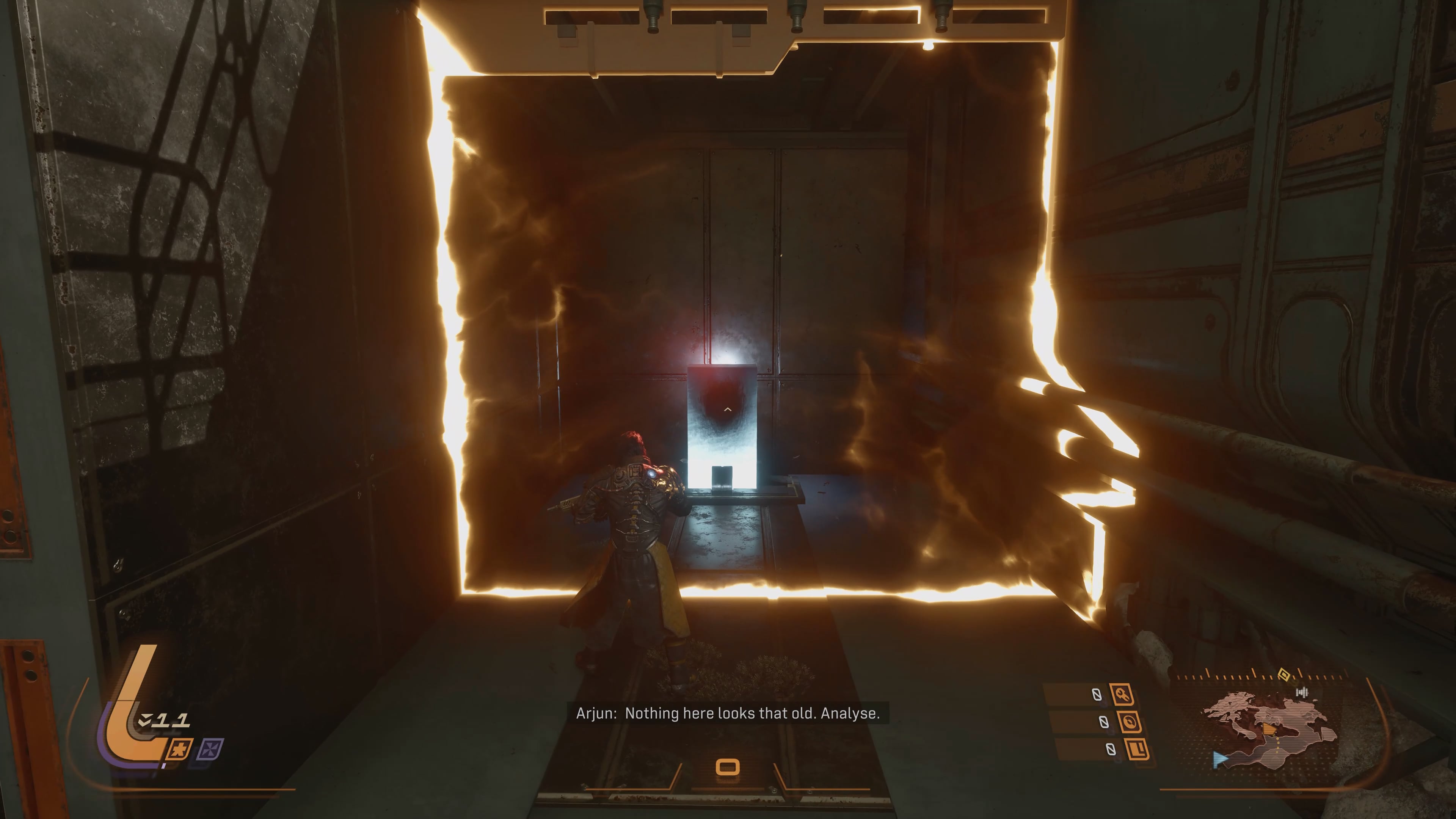
Task: Select the orange wrench gadget slot
Action: 1122,694
